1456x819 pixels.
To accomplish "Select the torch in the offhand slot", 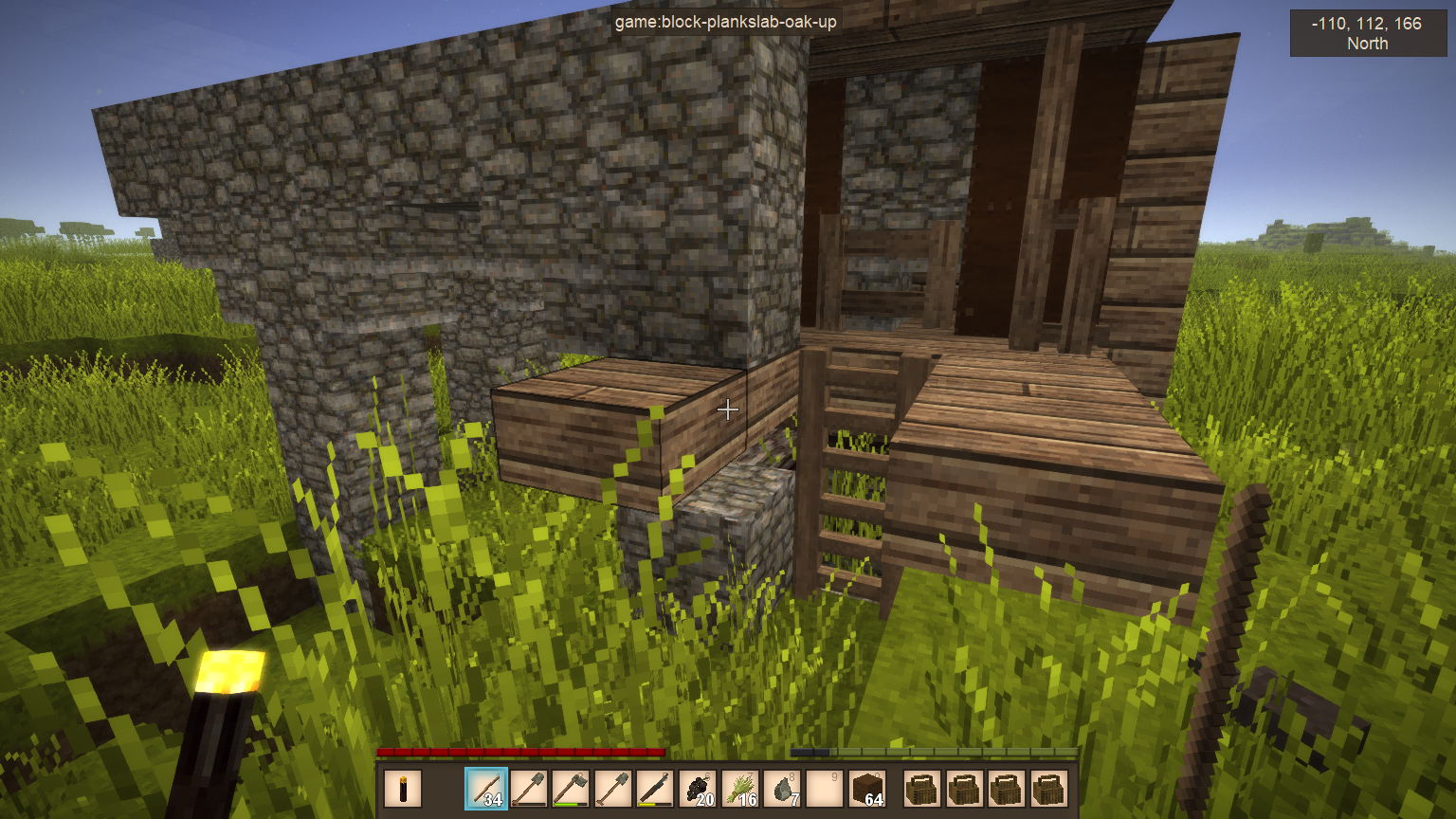I will click(x=403, y=789).
